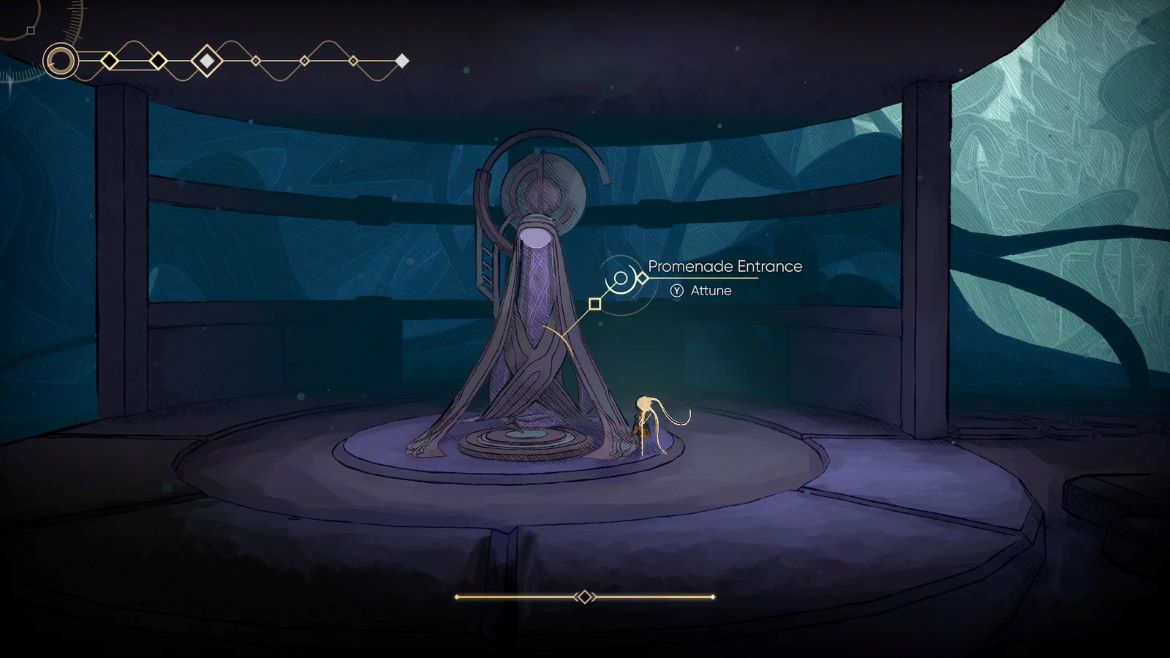Select the Promenade Entrance location label
1170x658 pixels.
(725, 266)
